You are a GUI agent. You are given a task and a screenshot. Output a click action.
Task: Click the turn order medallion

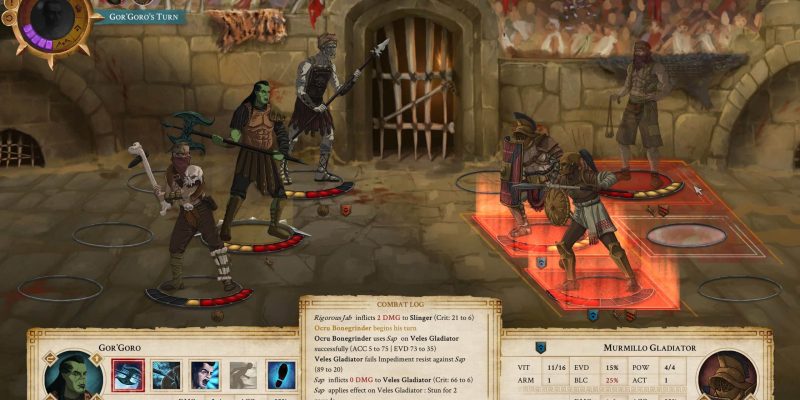click(x=44, y=22)
